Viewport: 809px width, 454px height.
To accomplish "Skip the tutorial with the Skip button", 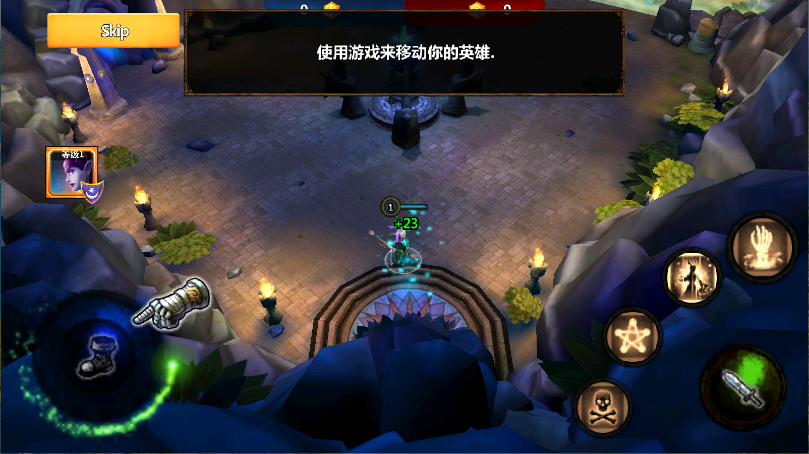I will pyautogui.click(x=113, y=30).
